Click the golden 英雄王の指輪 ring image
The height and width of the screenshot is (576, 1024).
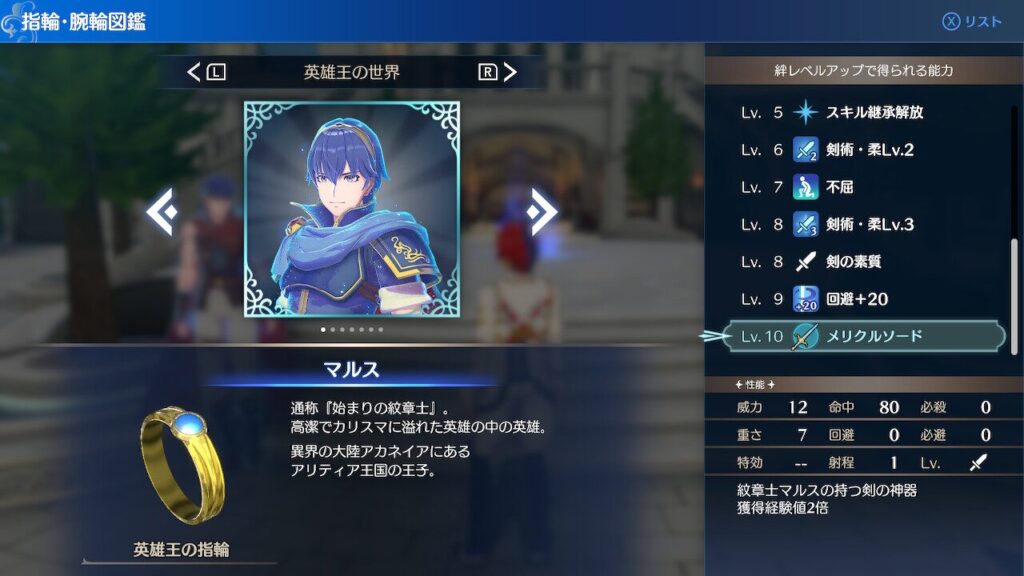click(183, 463)
